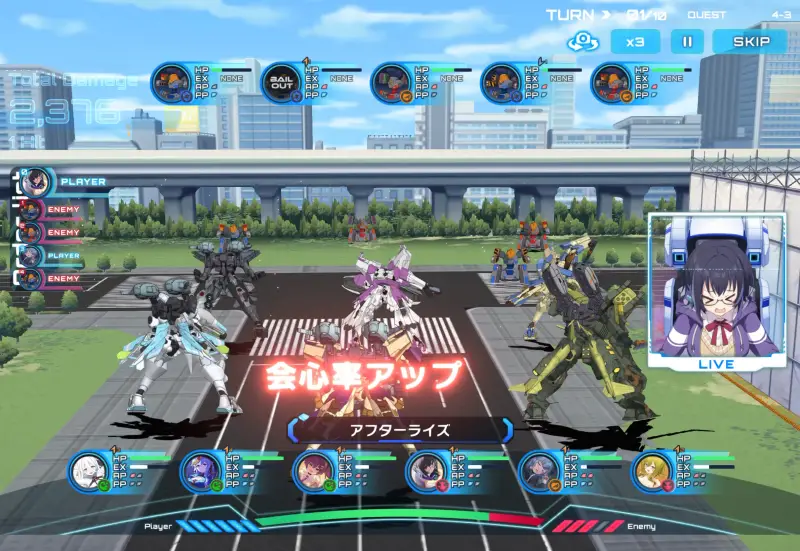Pause the battle
This screenshot has width=800, height=551.
(x=686, y=42)
